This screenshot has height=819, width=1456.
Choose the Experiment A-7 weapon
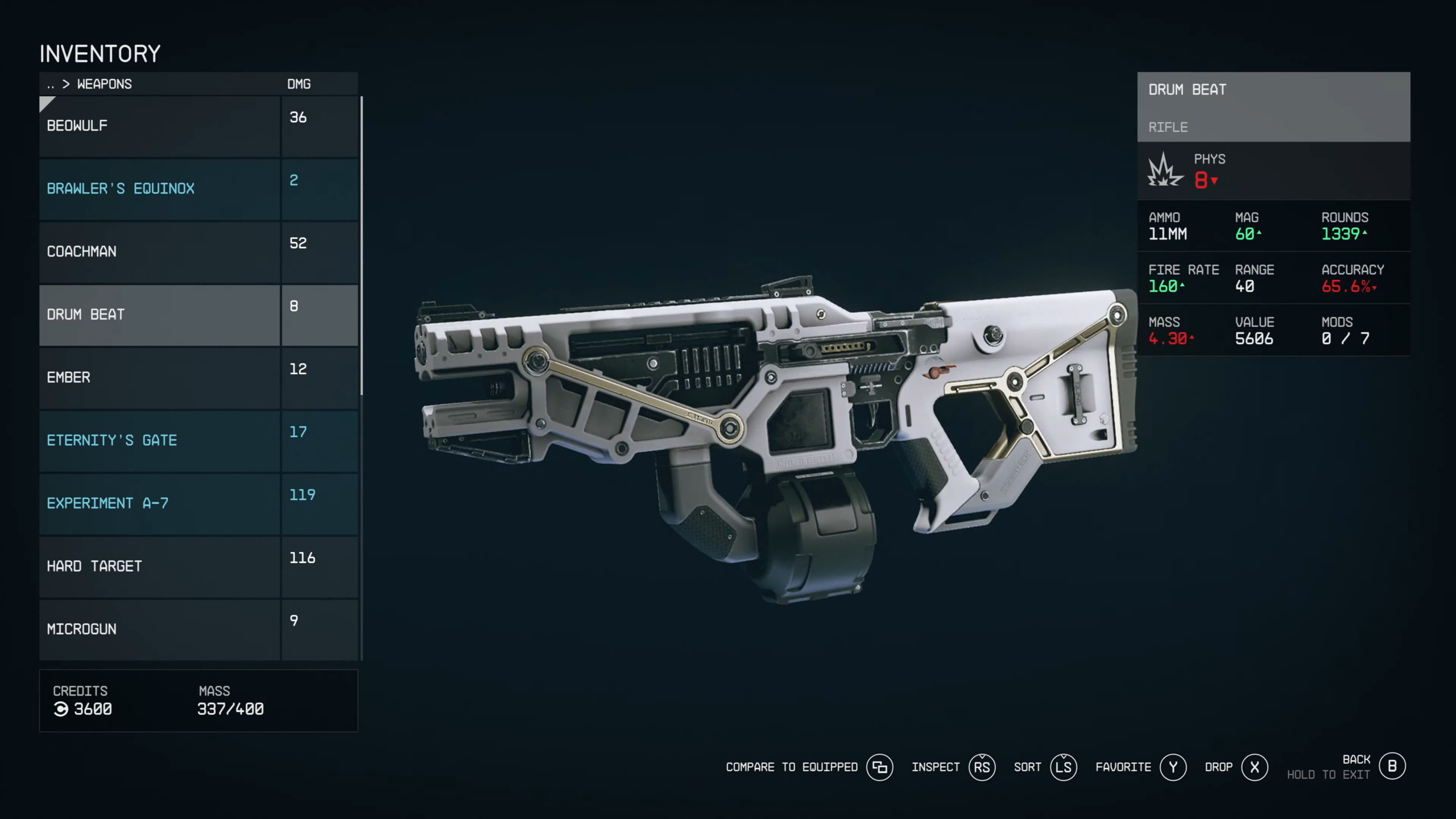pos(159,504)
